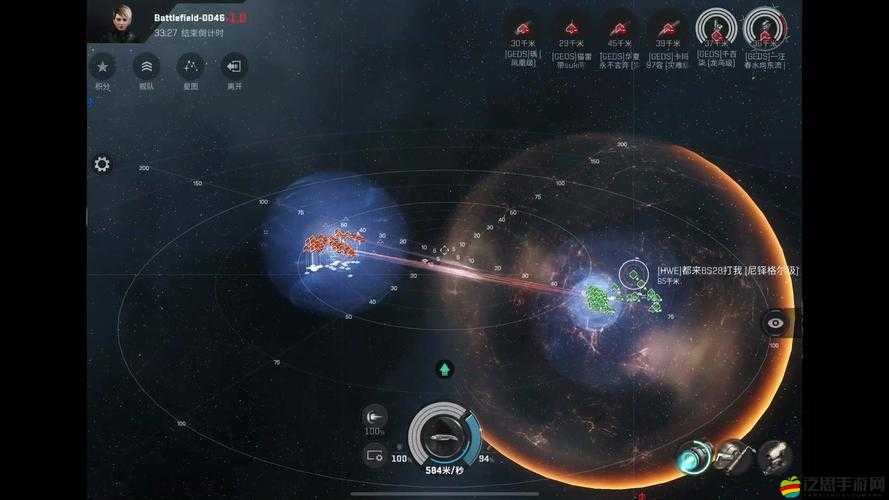The image size is (889, 500).
Task: Open the gear settings icon
Action: (102, 164)
